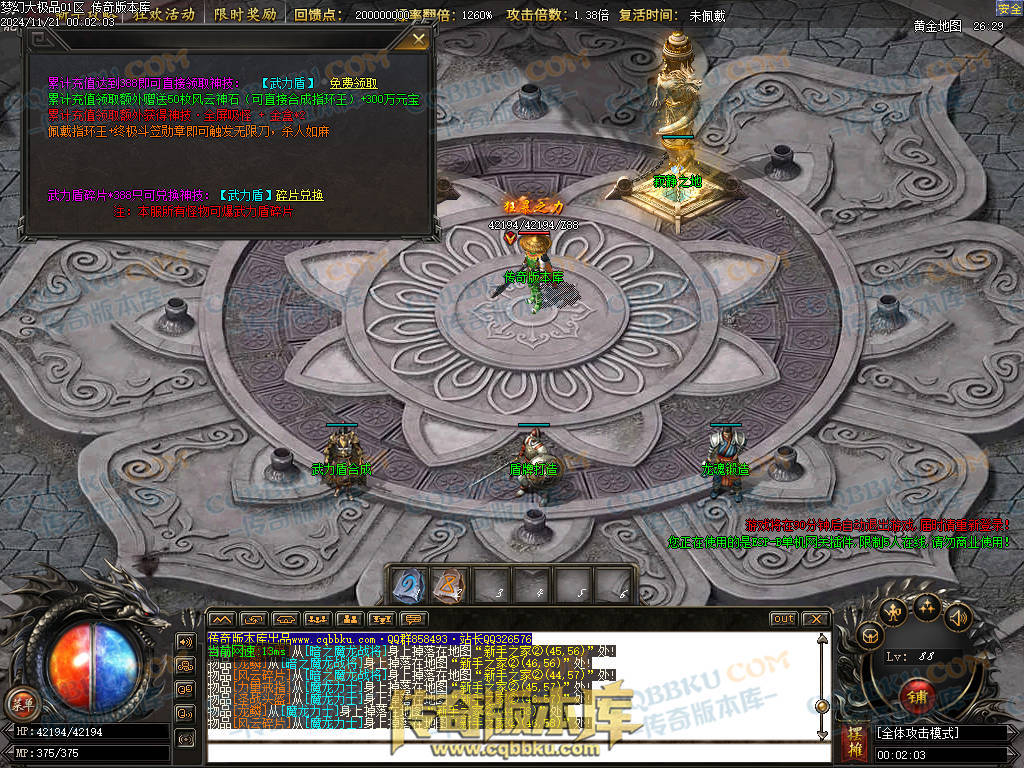This screenshot has width=1024, height=768.
Task: Open the 菜单 round menu button
Action: 20,703
